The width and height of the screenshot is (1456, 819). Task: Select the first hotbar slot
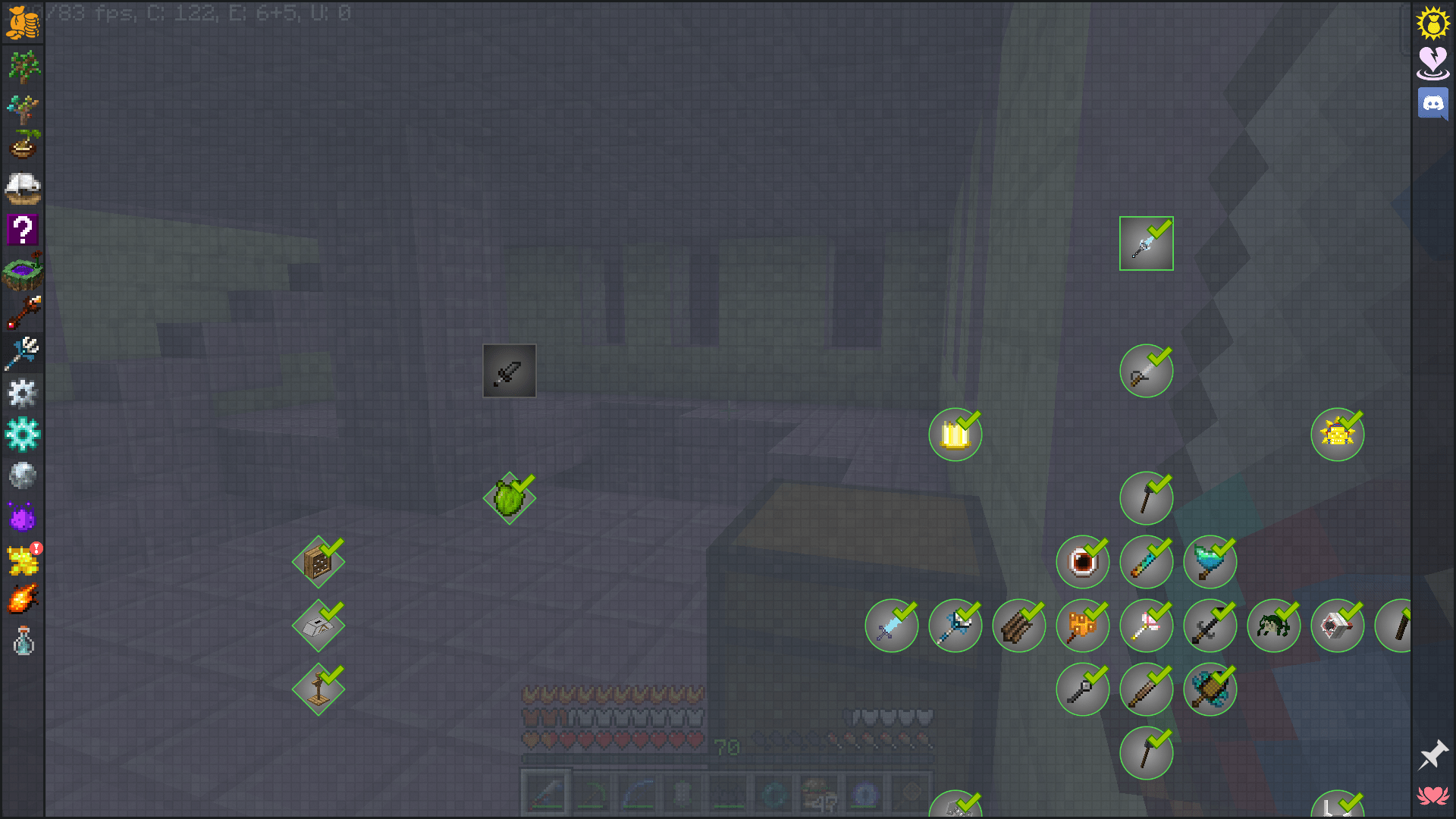tap(547, 792)
